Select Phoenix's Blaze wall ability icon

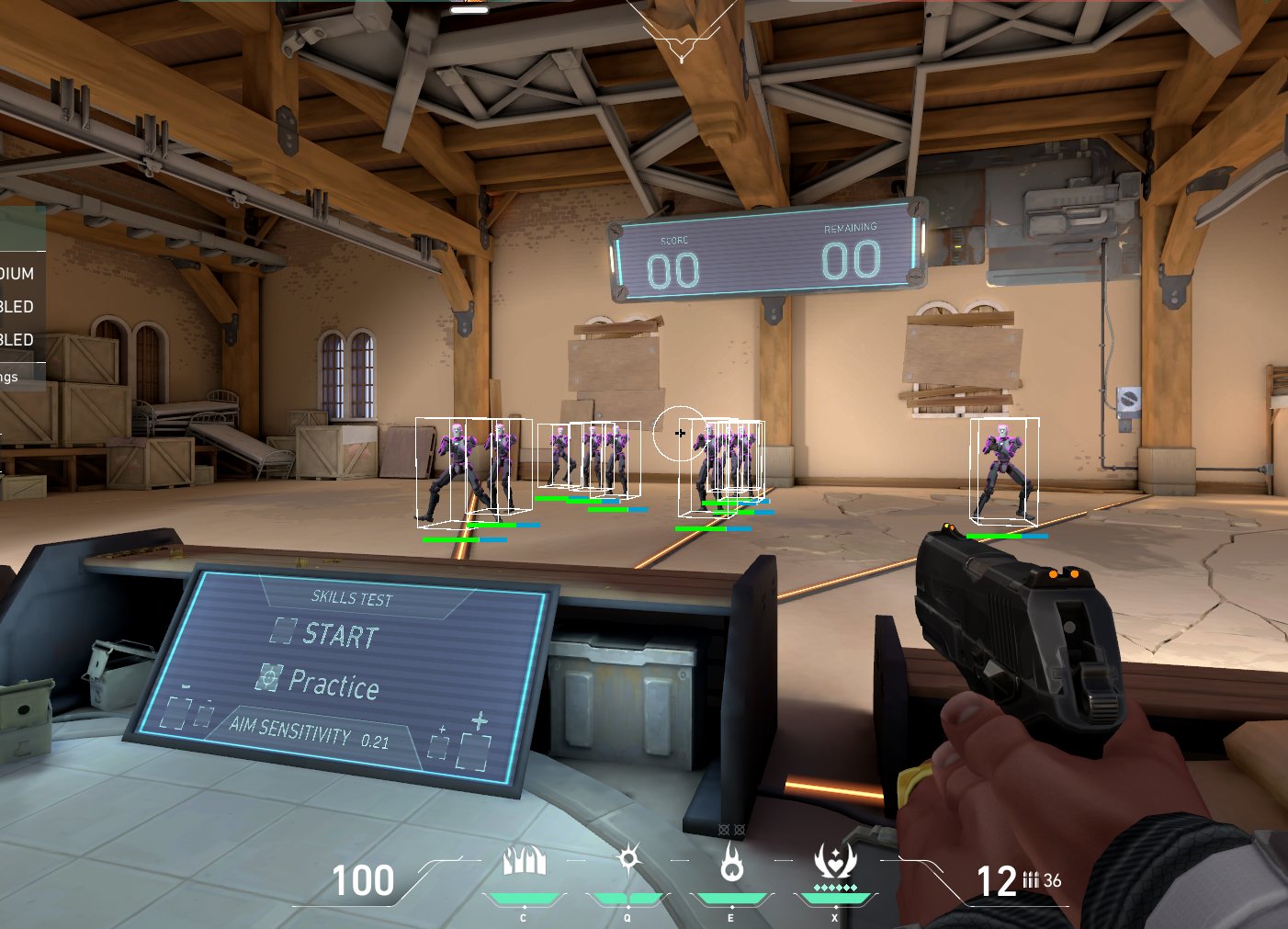tap(525, 862)
